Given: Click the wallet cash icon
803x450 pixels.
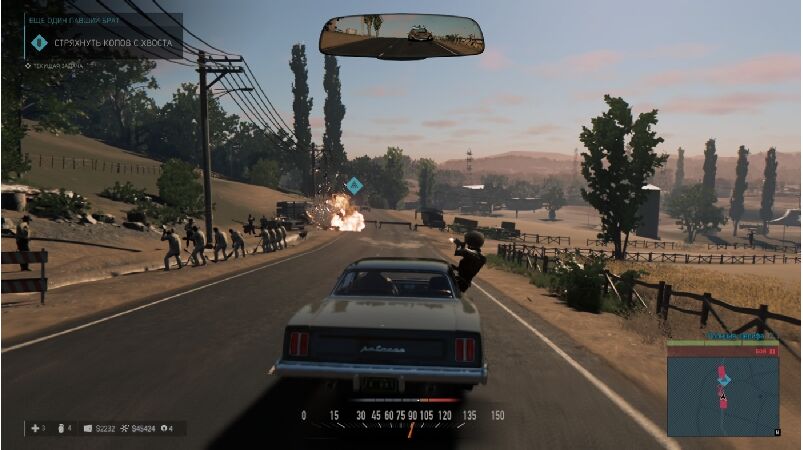Looking at the screenshot, I should [89, 428].
